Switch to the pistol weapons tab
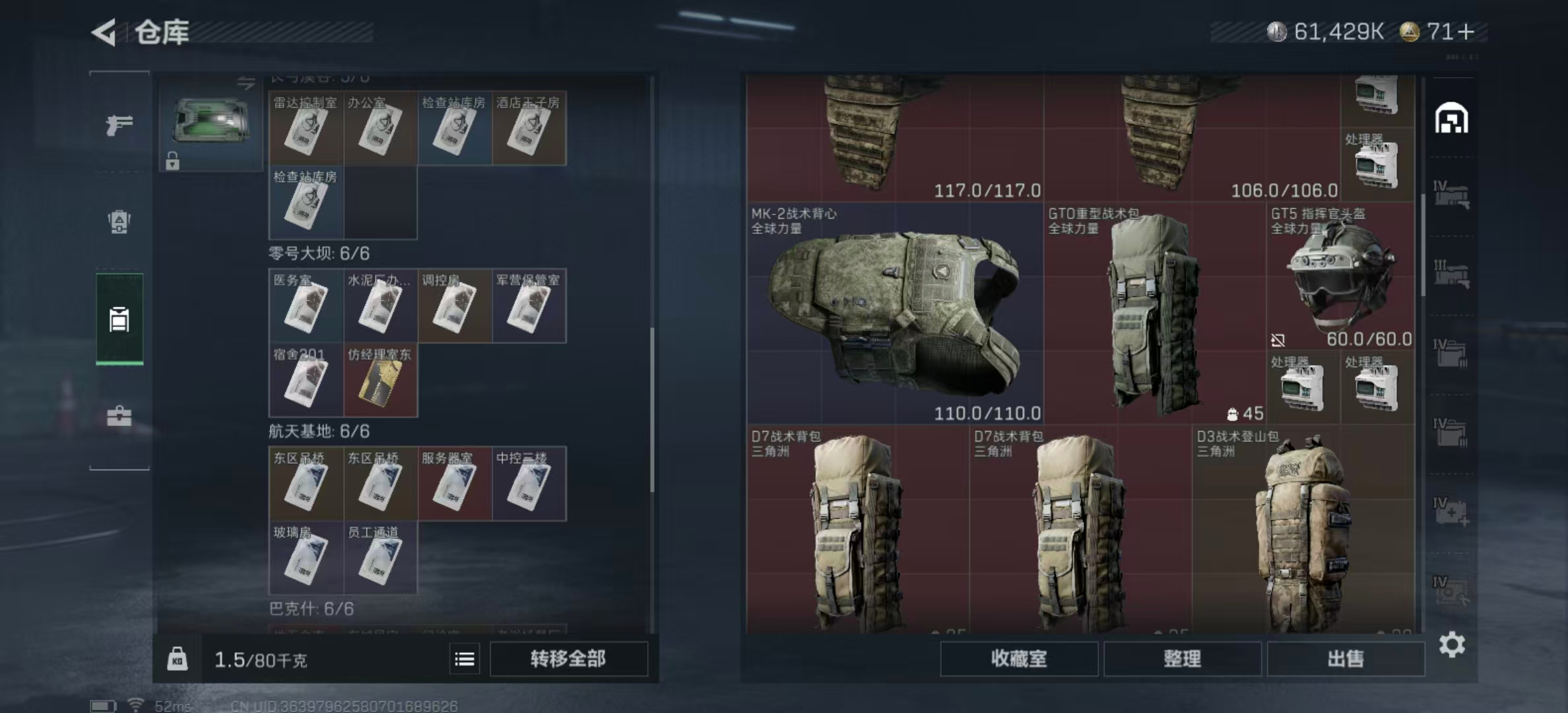Image resolution: width=1568 pixels, height=713 pixels. tap(119, 124)
